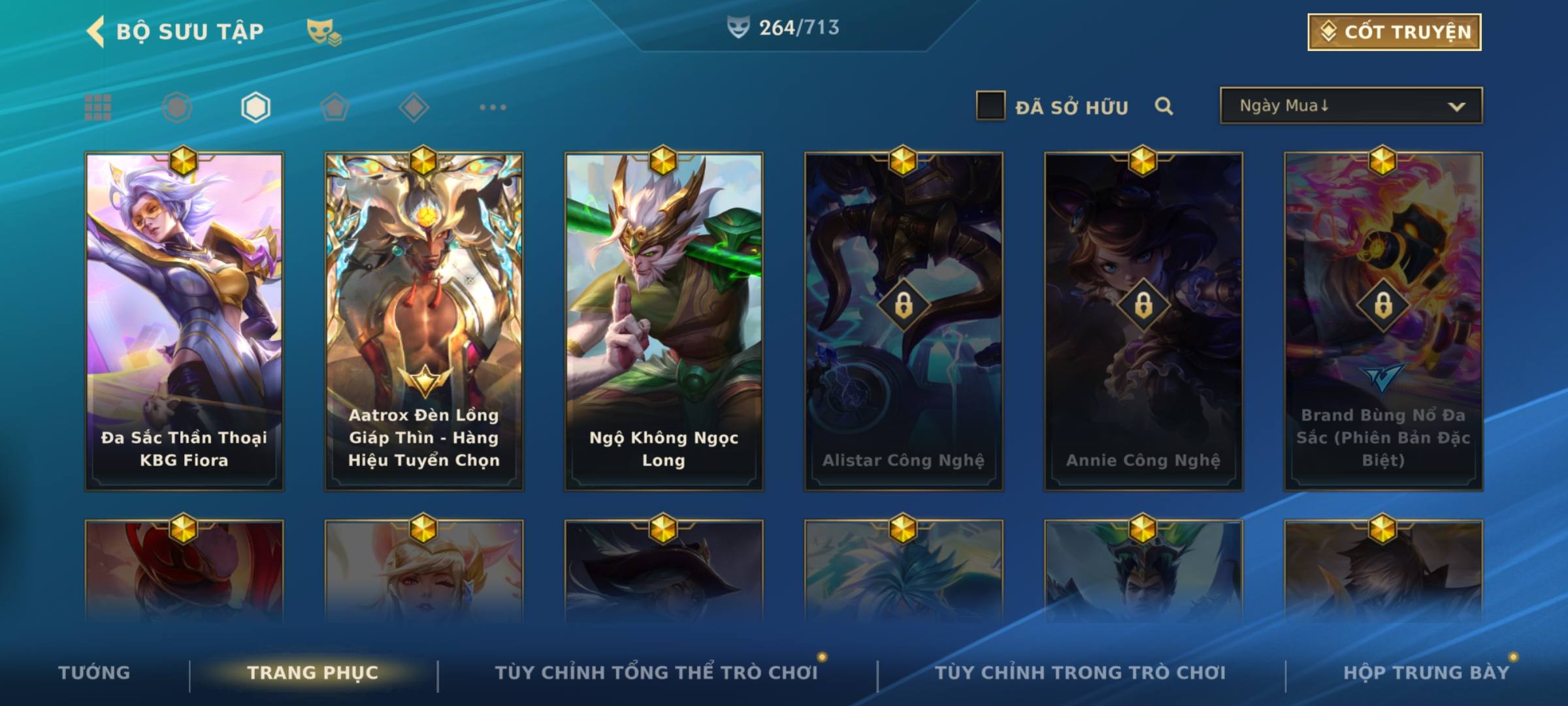Select Đa Sắc Thần Thoại KBG Fiora skin
This screenshot has height=706, width=1568.
click(x=184, y=320)
